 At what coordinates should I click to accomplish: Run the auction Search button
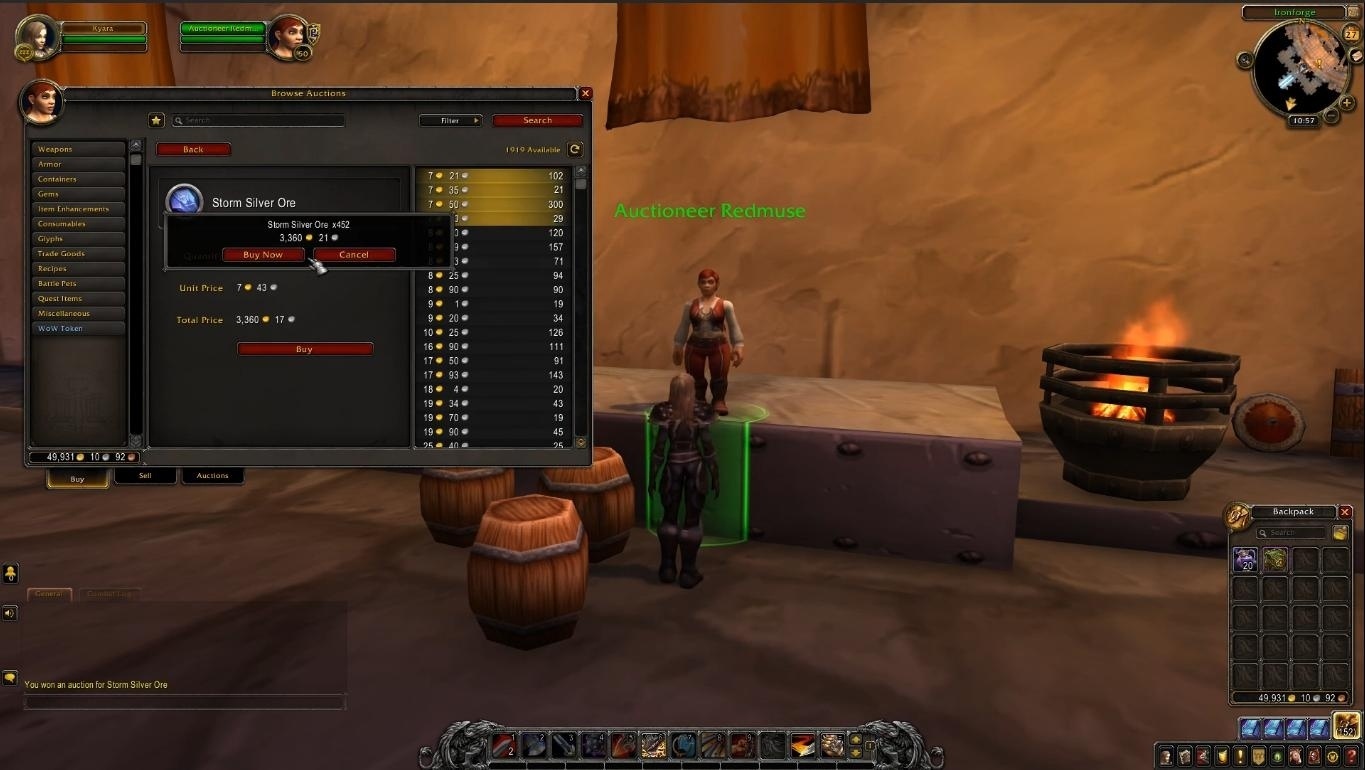click(x=537, y=121)
